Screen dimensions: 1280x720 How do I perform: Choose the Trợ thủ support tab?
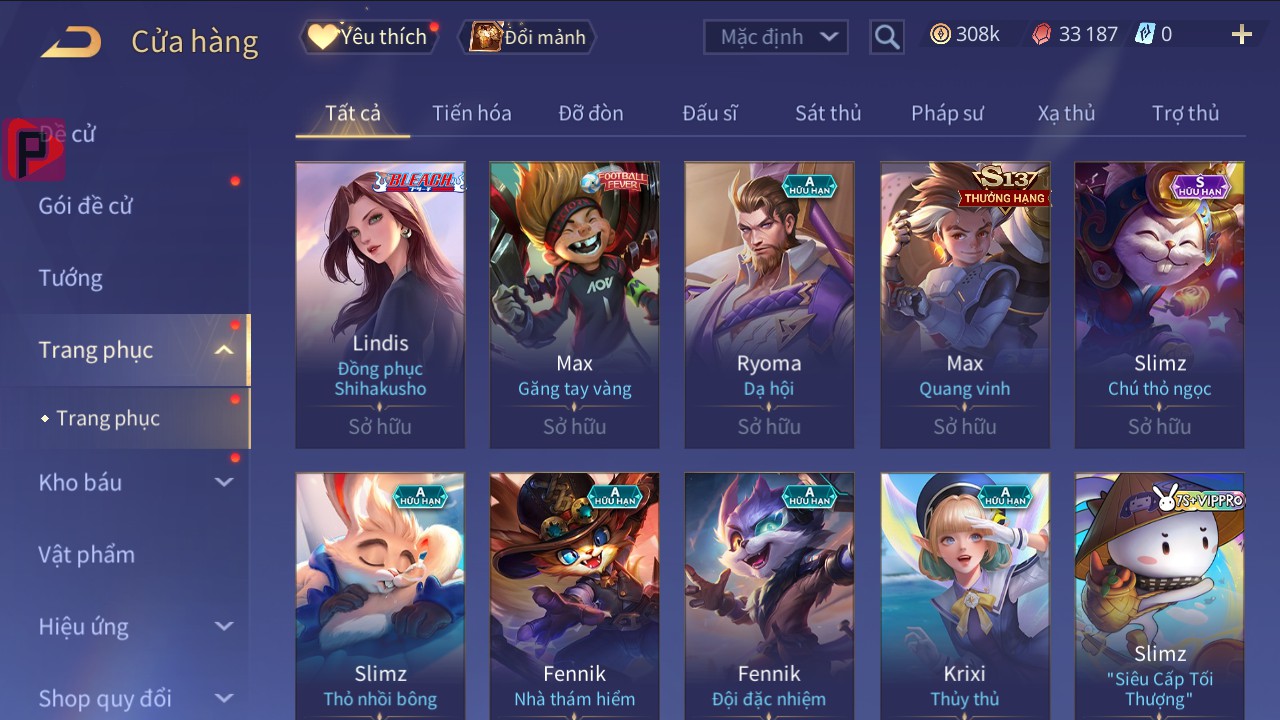click(x=1185, y=113)
